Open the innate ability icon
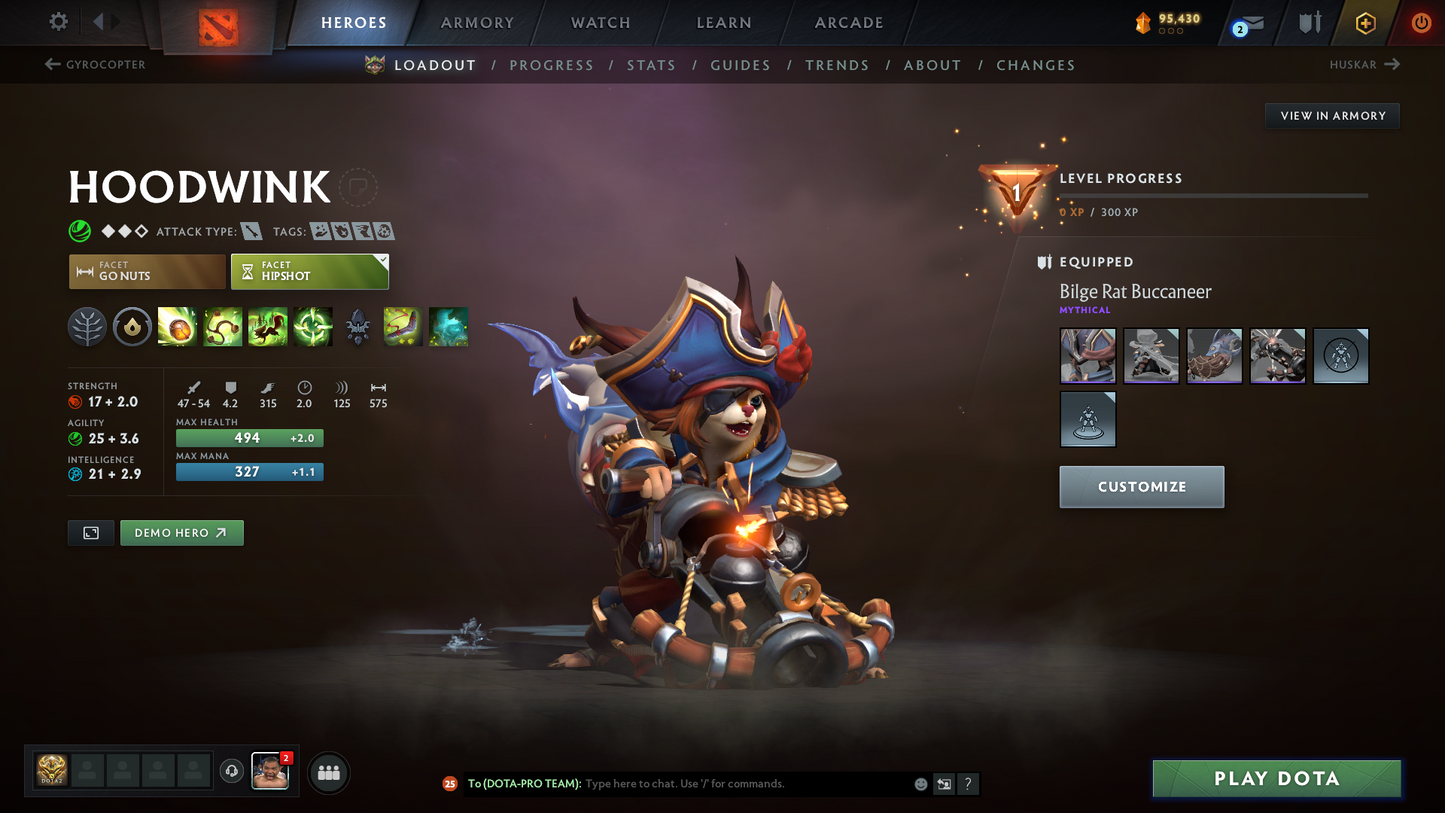 point(132,327)
